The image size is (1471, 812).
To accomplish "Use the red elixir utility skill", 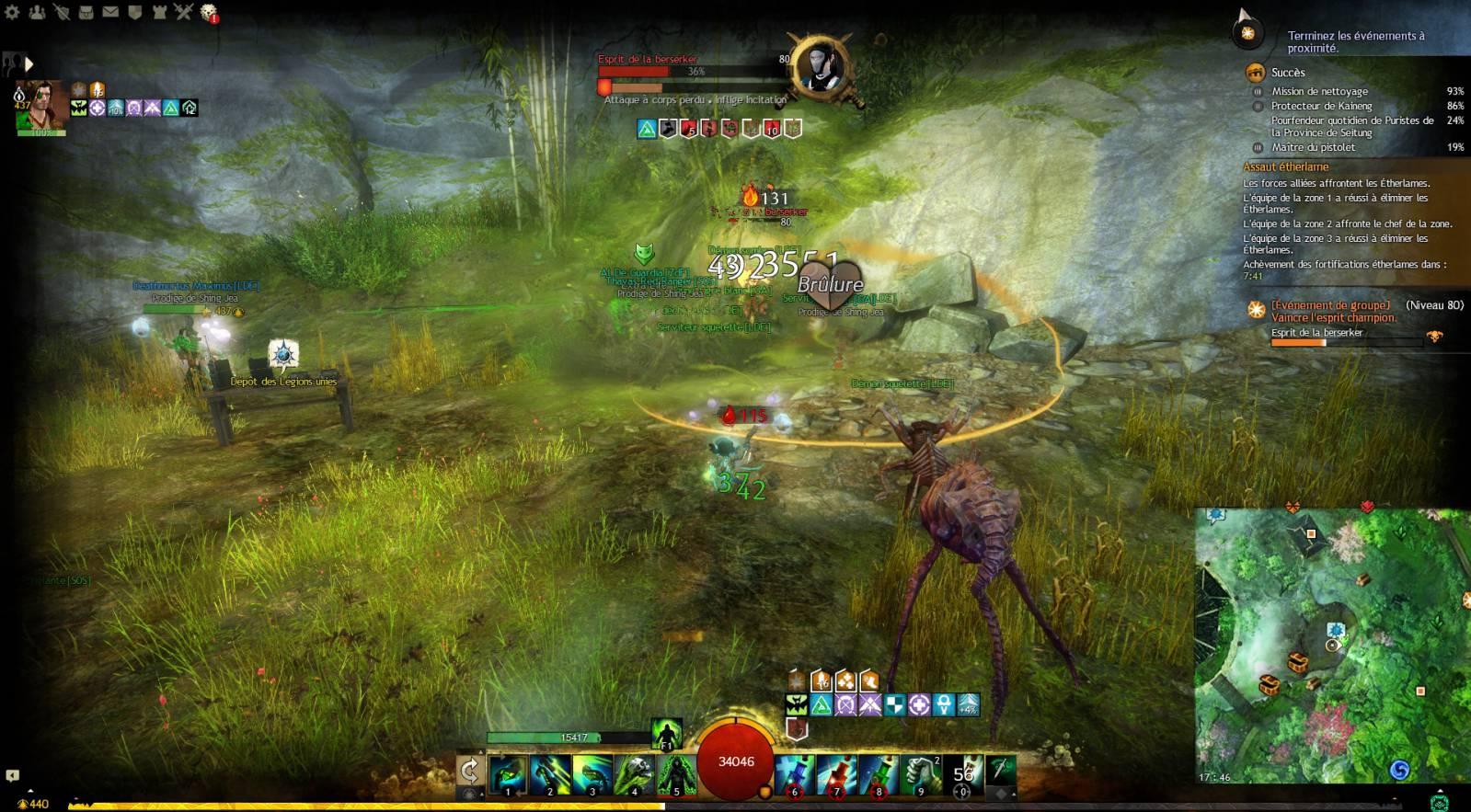I will pyautogui.click(x=836, y=773).
